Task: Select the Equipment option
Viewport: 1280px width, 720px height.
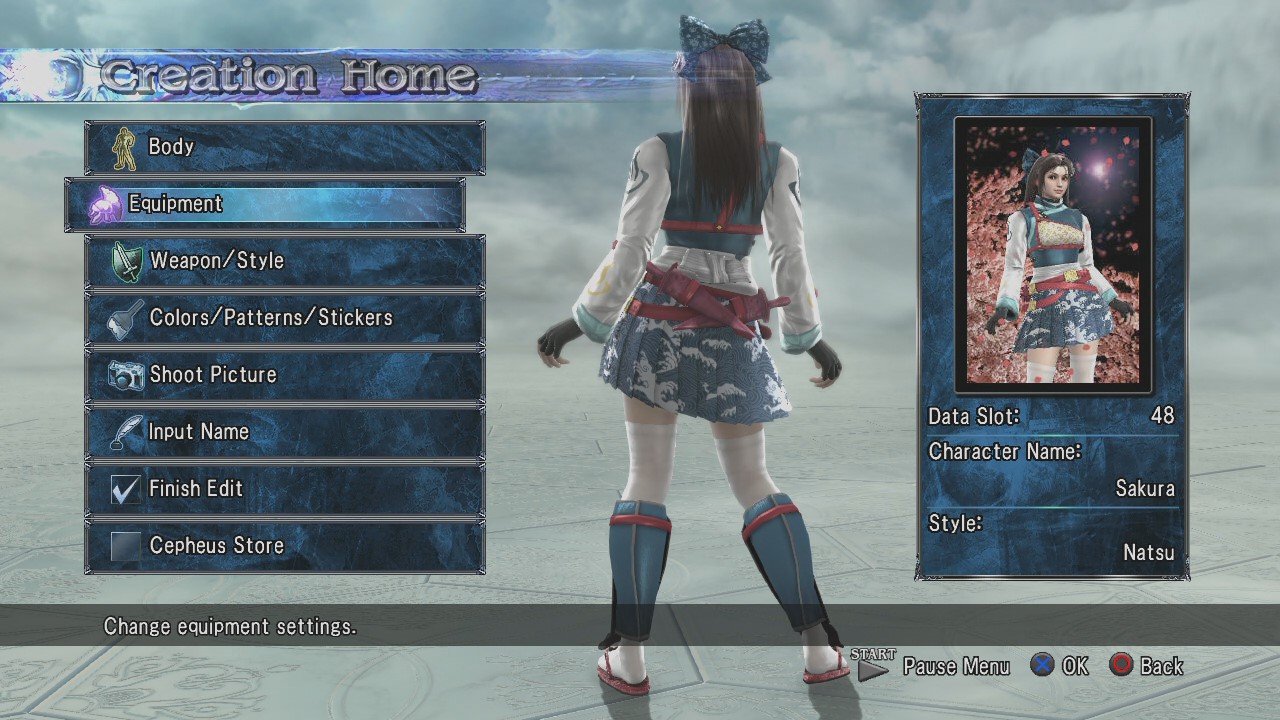Action: coord(265,204)
